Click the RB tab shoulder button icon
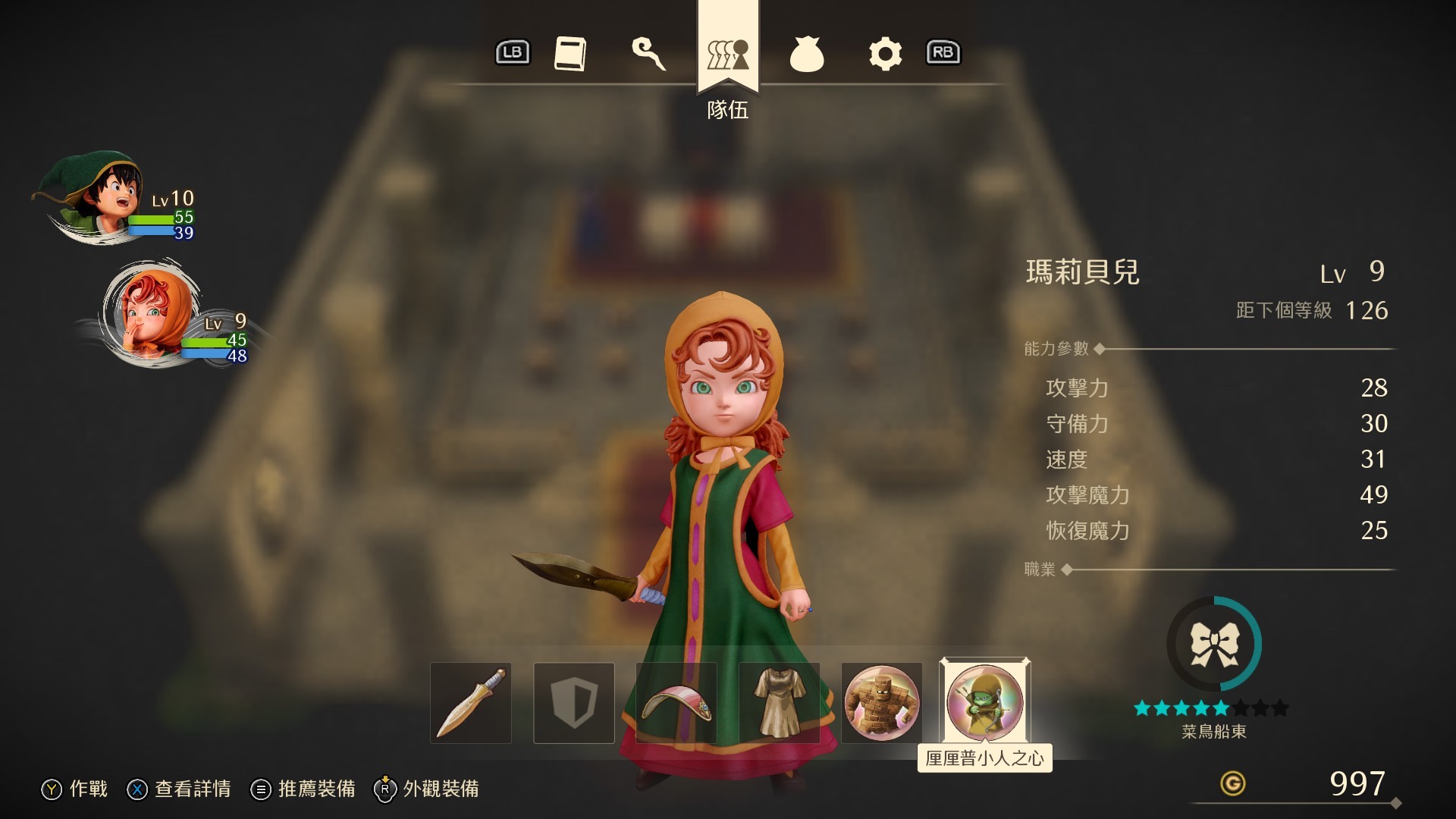The height and width of the screenshot is (819, 1456). click(x=943, y=53)
